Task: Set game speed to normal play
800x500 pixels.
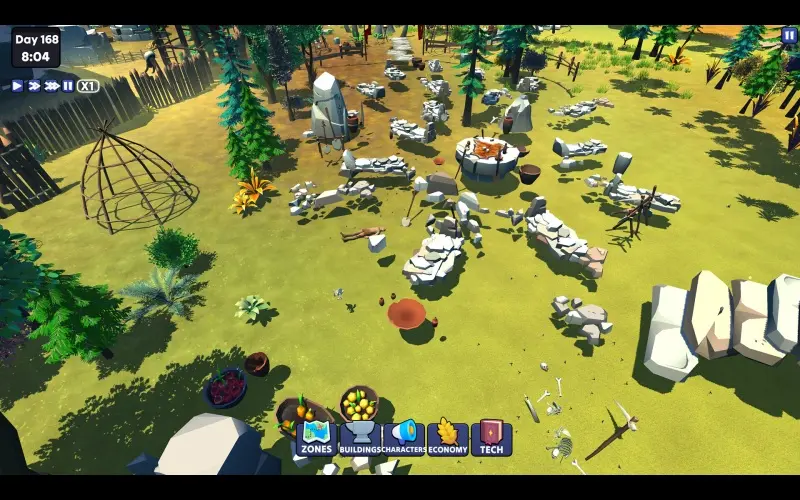Action: 17,86
